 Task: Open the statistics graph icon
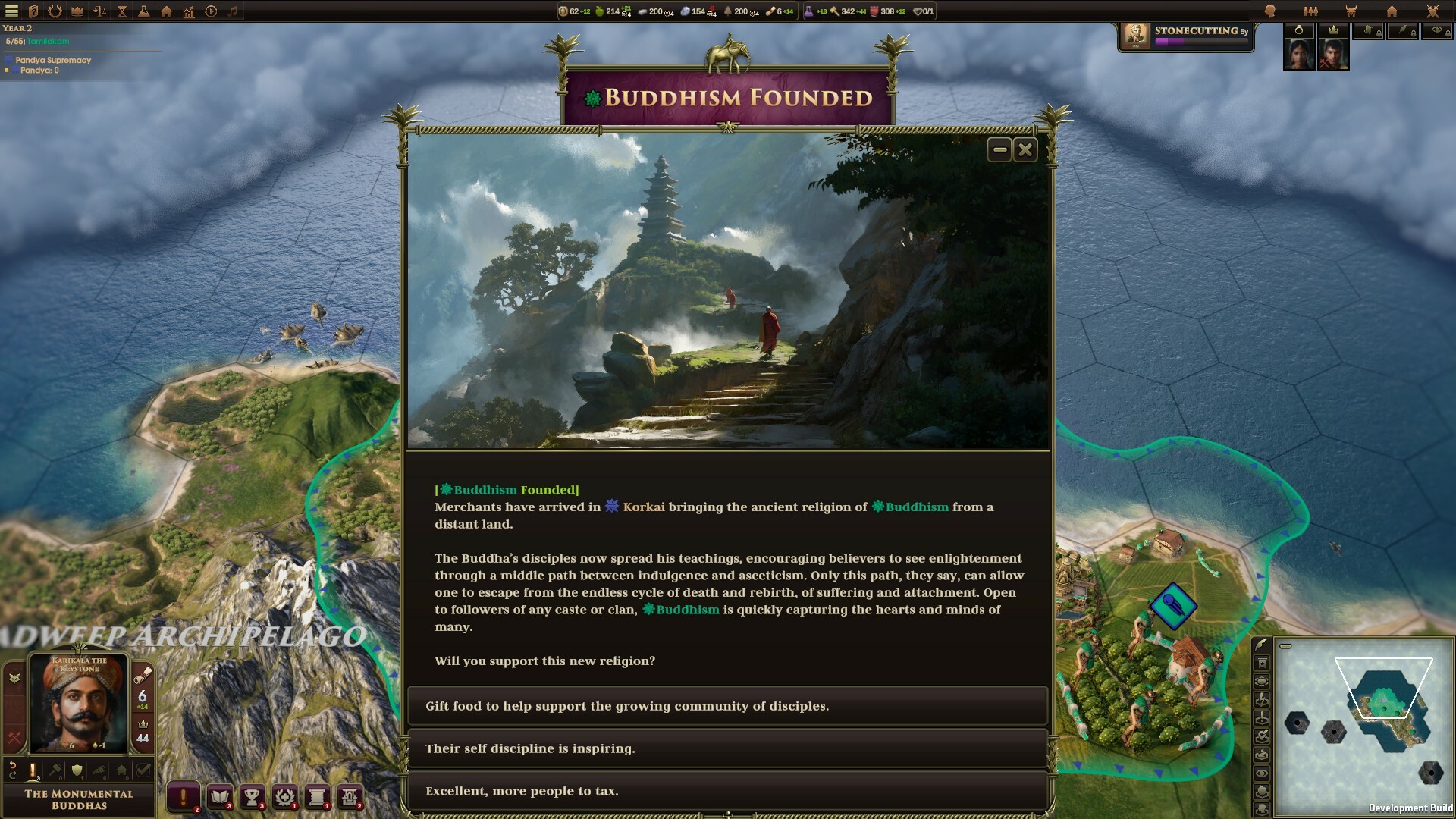(188, 11)
